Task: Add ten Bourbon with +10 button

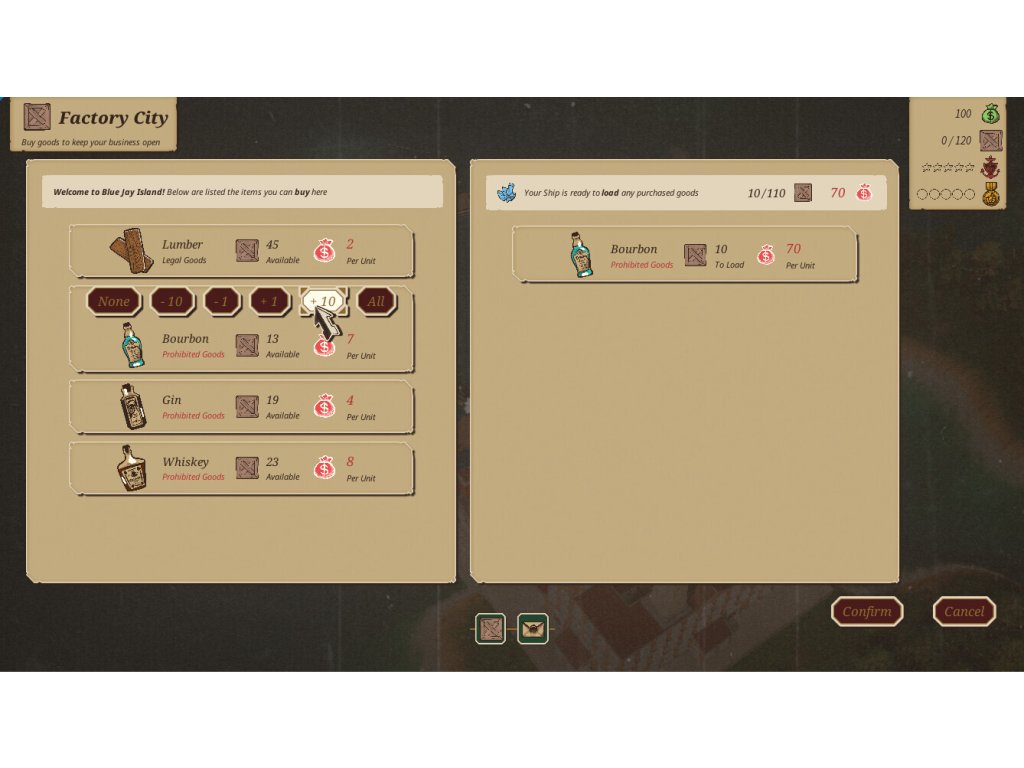Action: pos(323,301)
